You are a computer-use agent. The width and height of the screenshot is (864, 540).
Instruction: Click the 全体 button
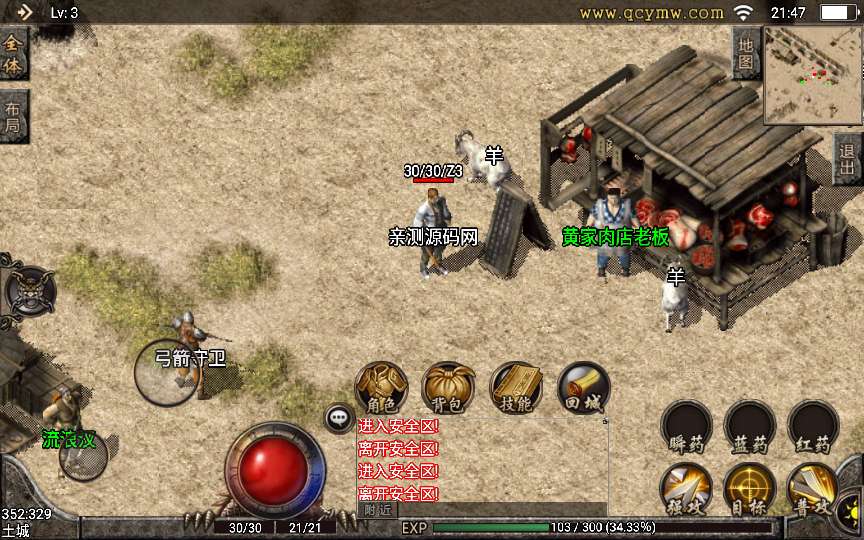13,55
